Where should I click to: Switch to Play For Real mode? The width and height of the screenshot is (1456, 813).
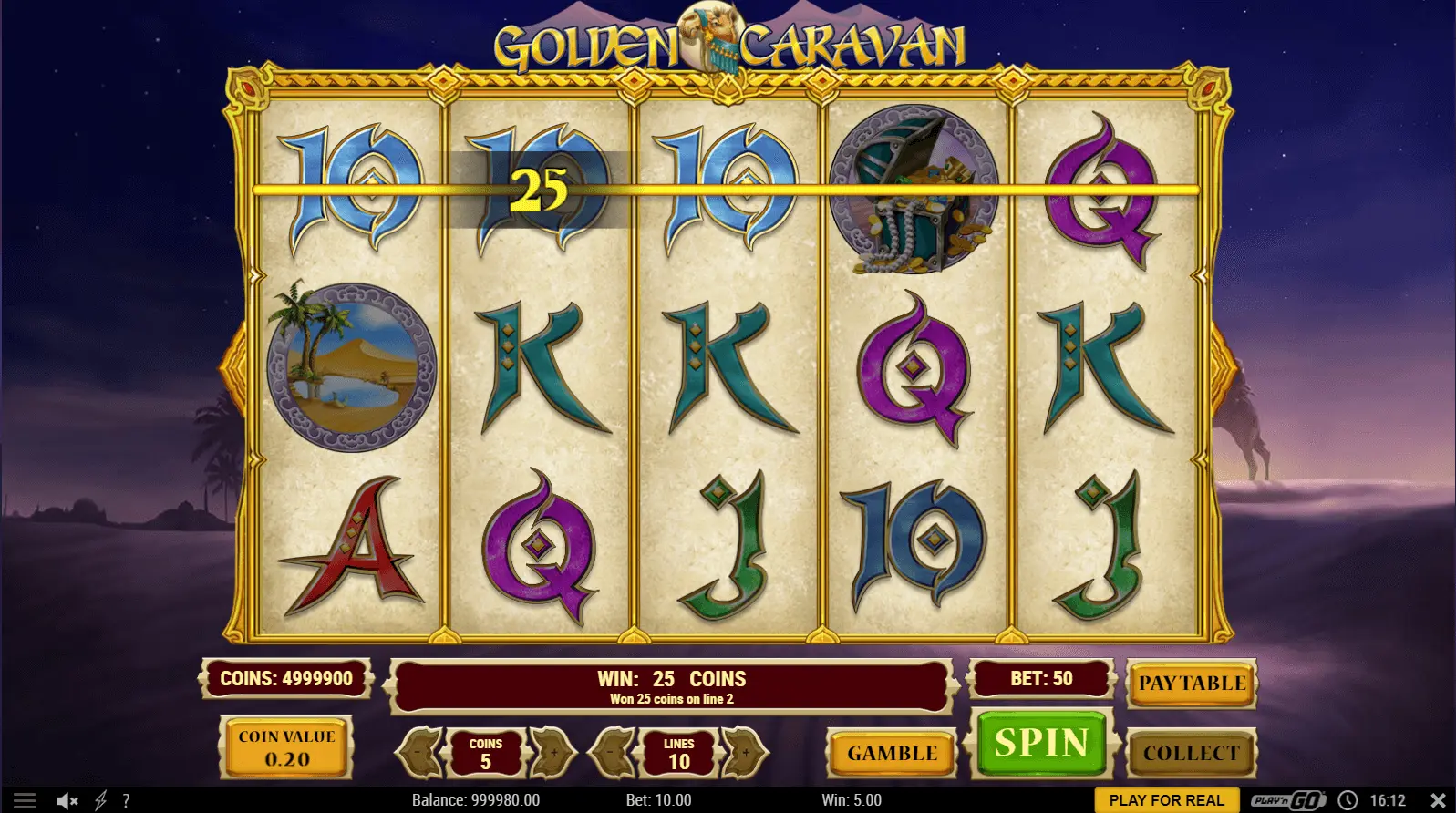[1166, 800]
